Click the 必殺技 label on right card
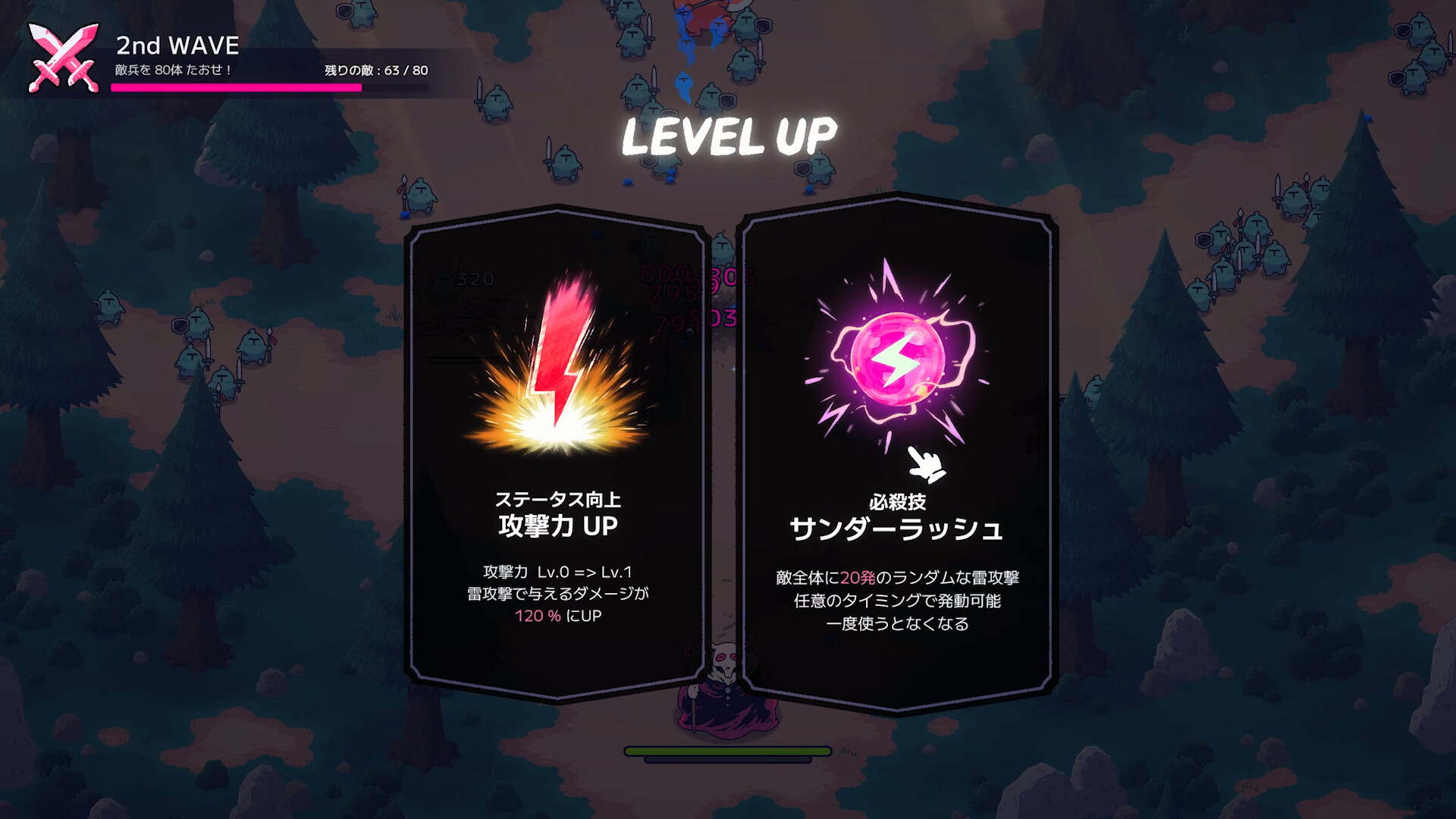This screenshot has height=819, width=1456. (x=899, y=500)
